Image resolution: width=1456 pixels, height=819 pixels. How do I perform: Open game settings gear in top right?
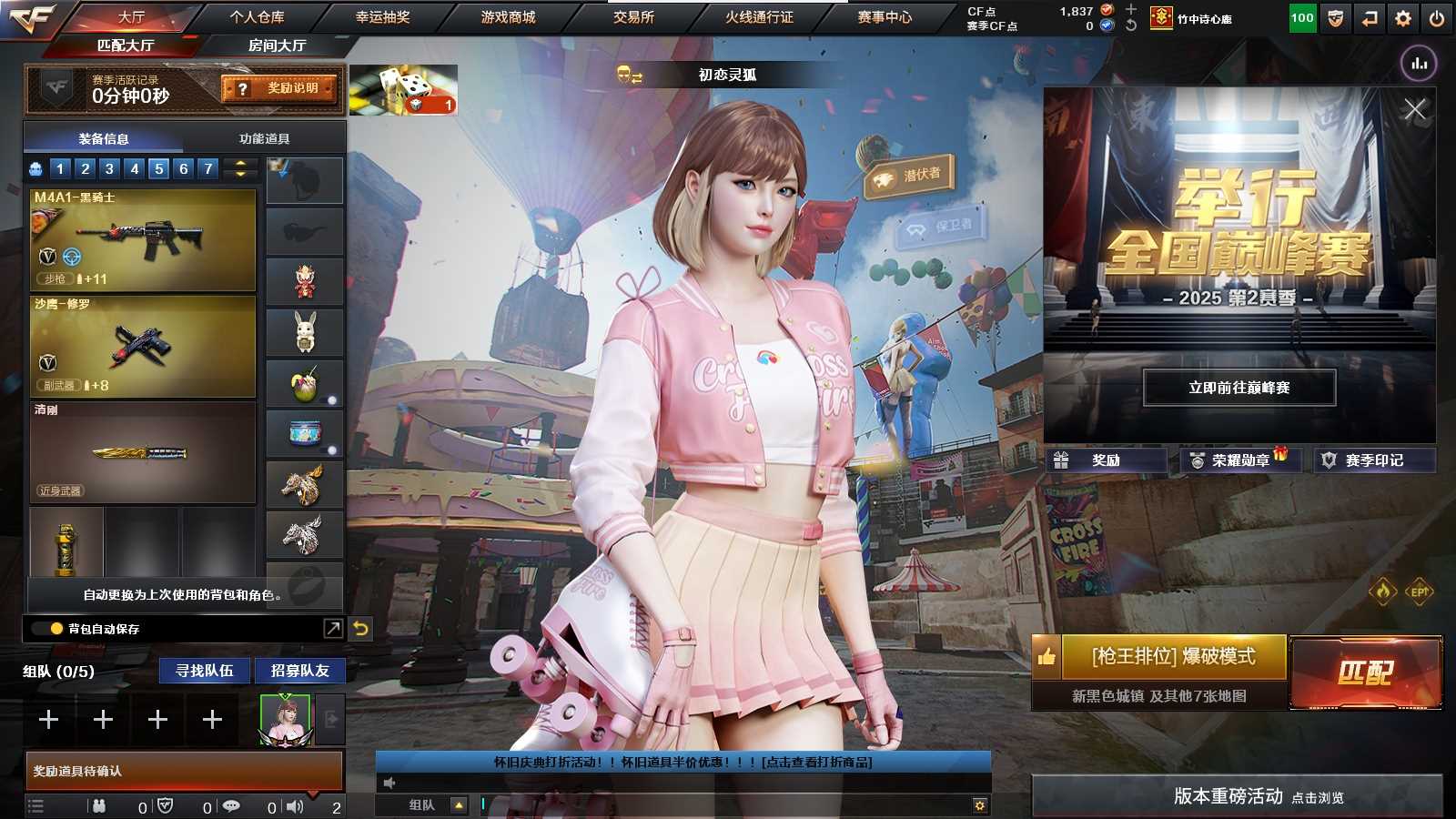[x=1402, y=16]
